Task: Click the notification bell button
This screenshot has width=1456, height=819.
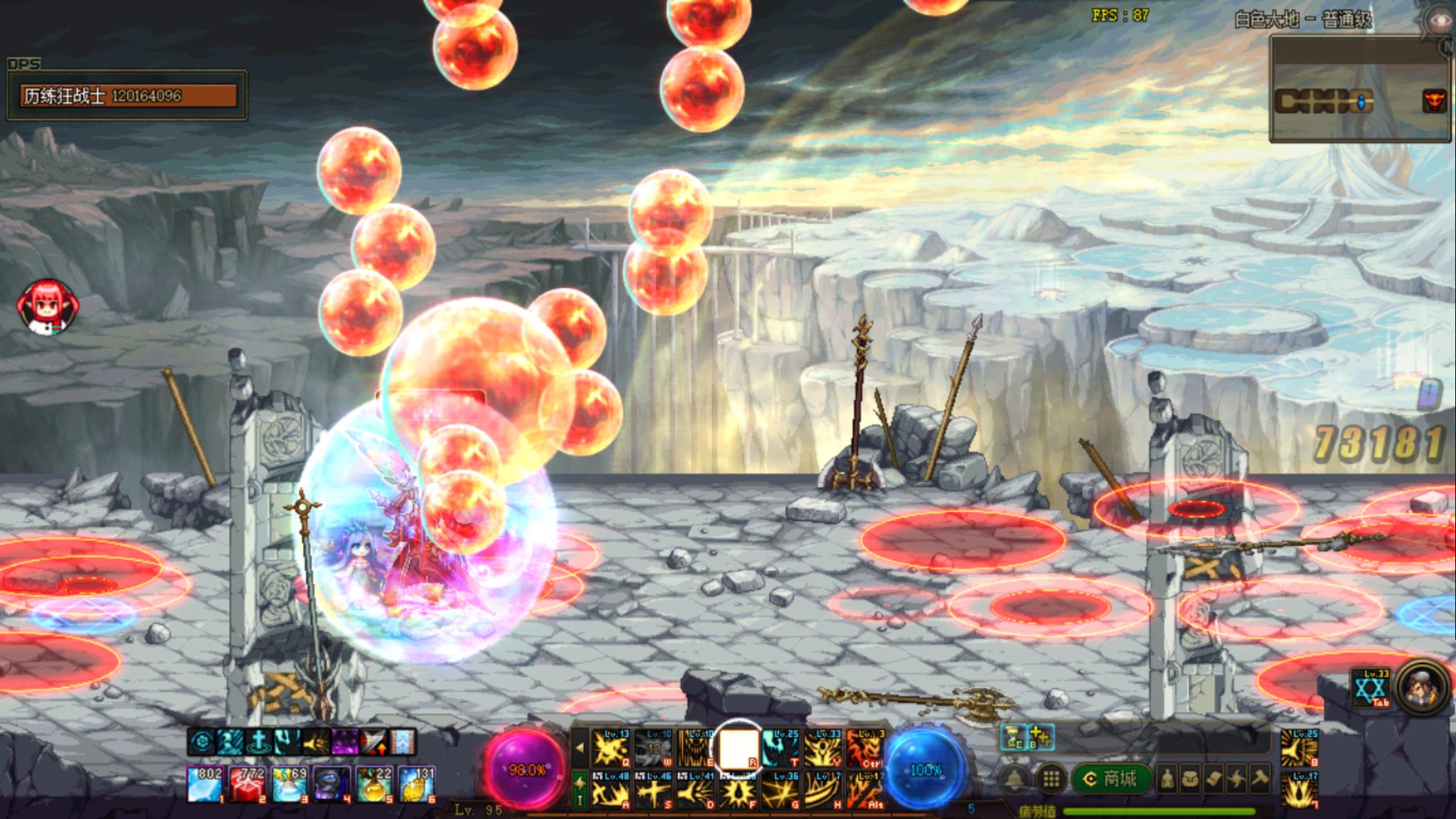Action: (1015, 779)
